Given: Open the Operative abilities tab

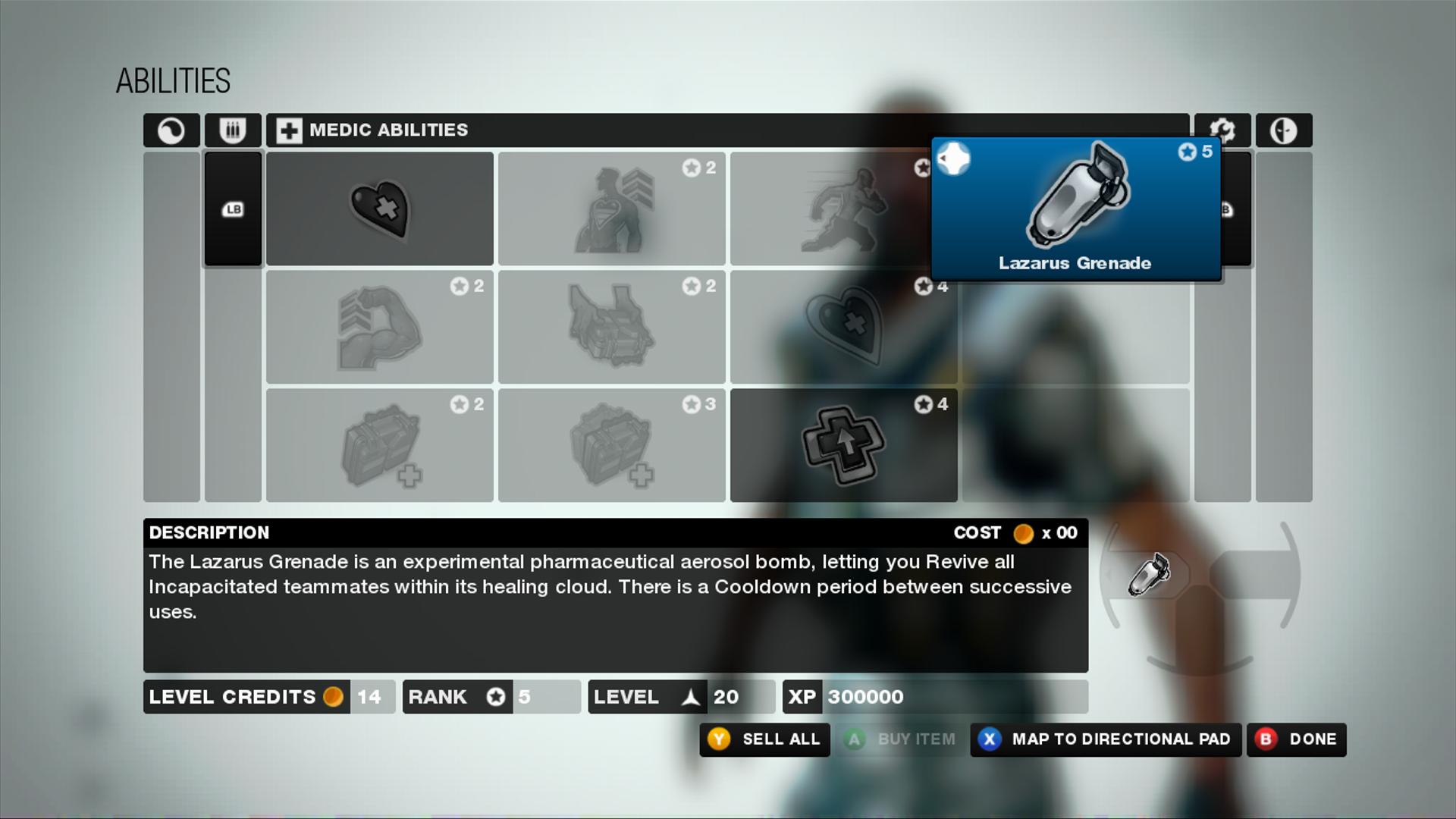Looking at the screenshot, I should (1283, 130).
